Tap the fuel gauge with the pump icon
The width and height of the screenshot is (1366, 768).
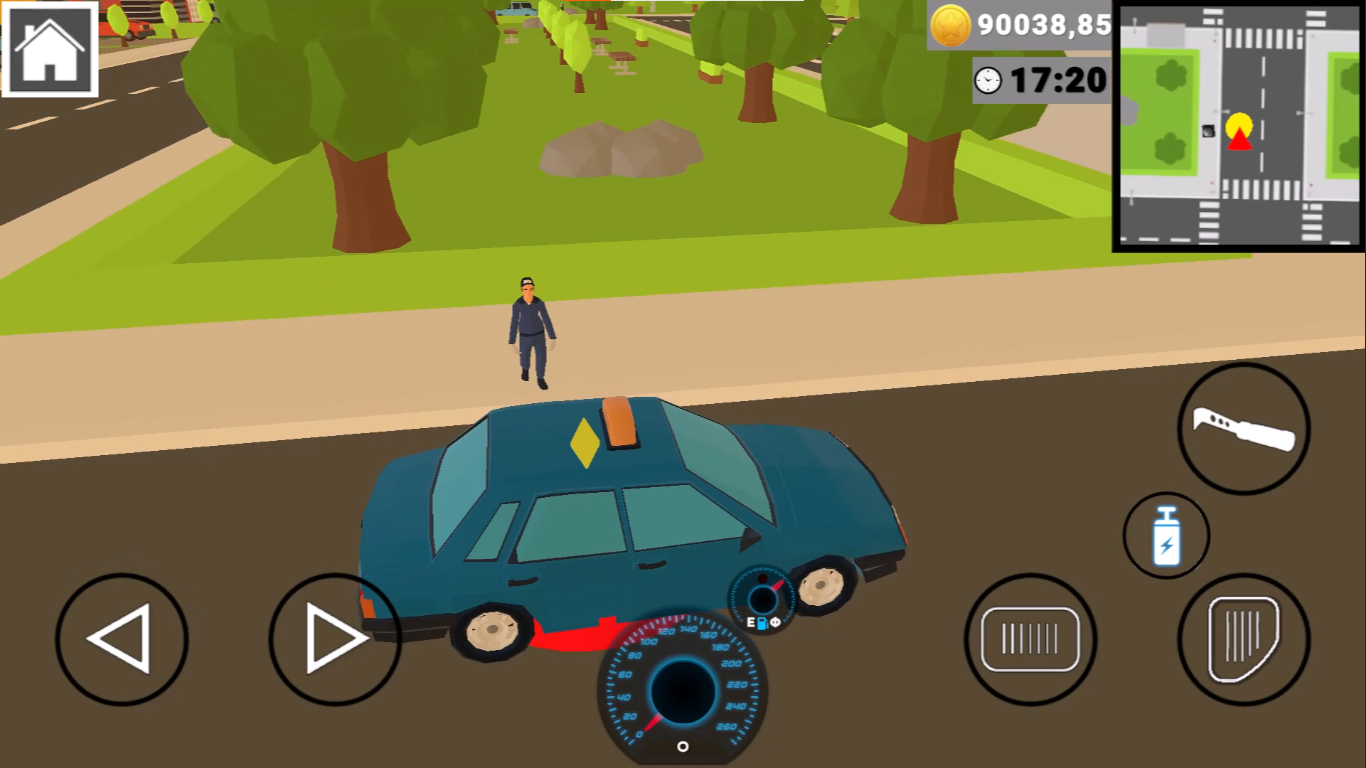(762, 600)
